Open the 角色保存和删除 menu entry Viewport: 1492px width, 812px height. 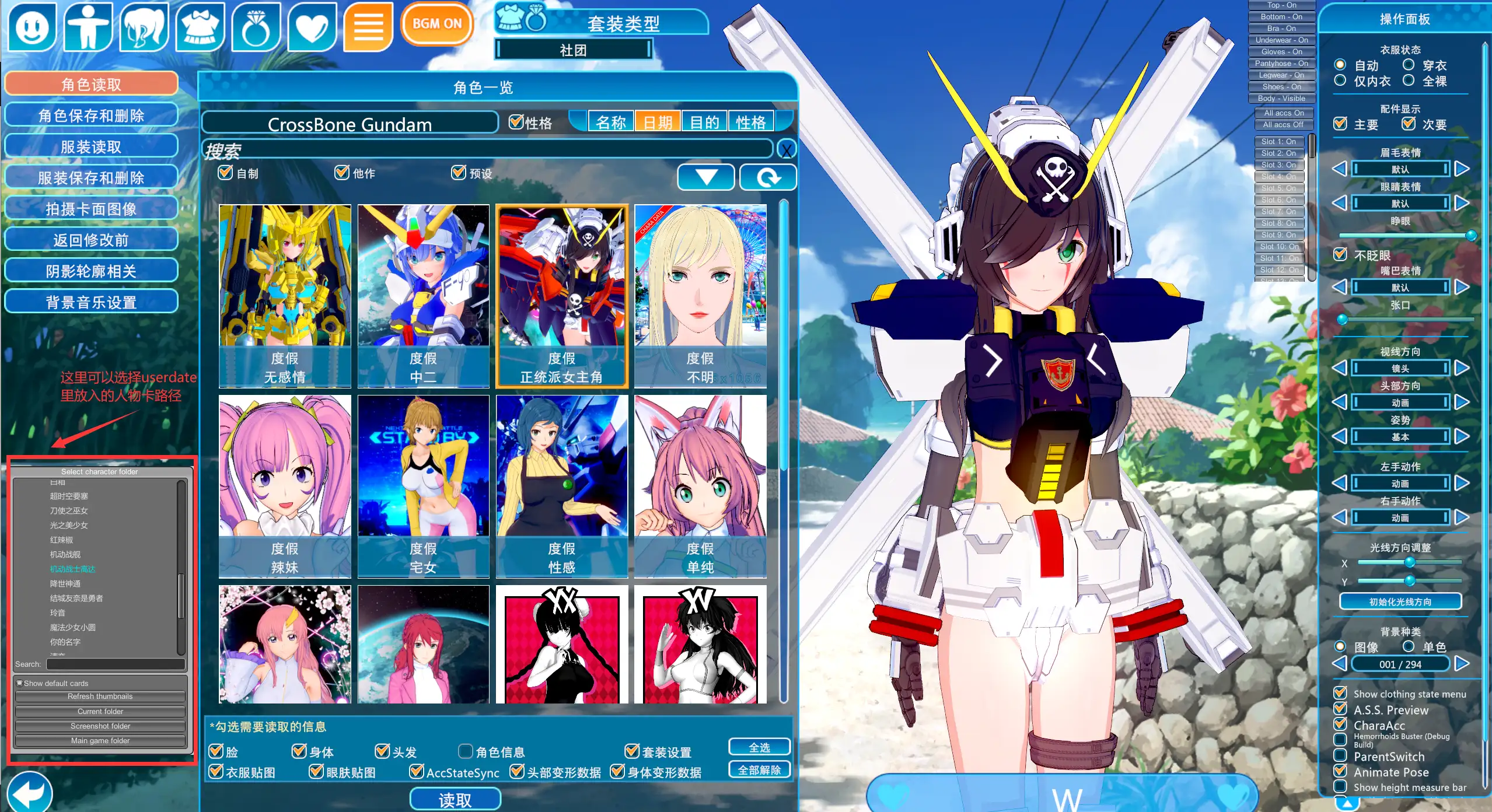91,116
